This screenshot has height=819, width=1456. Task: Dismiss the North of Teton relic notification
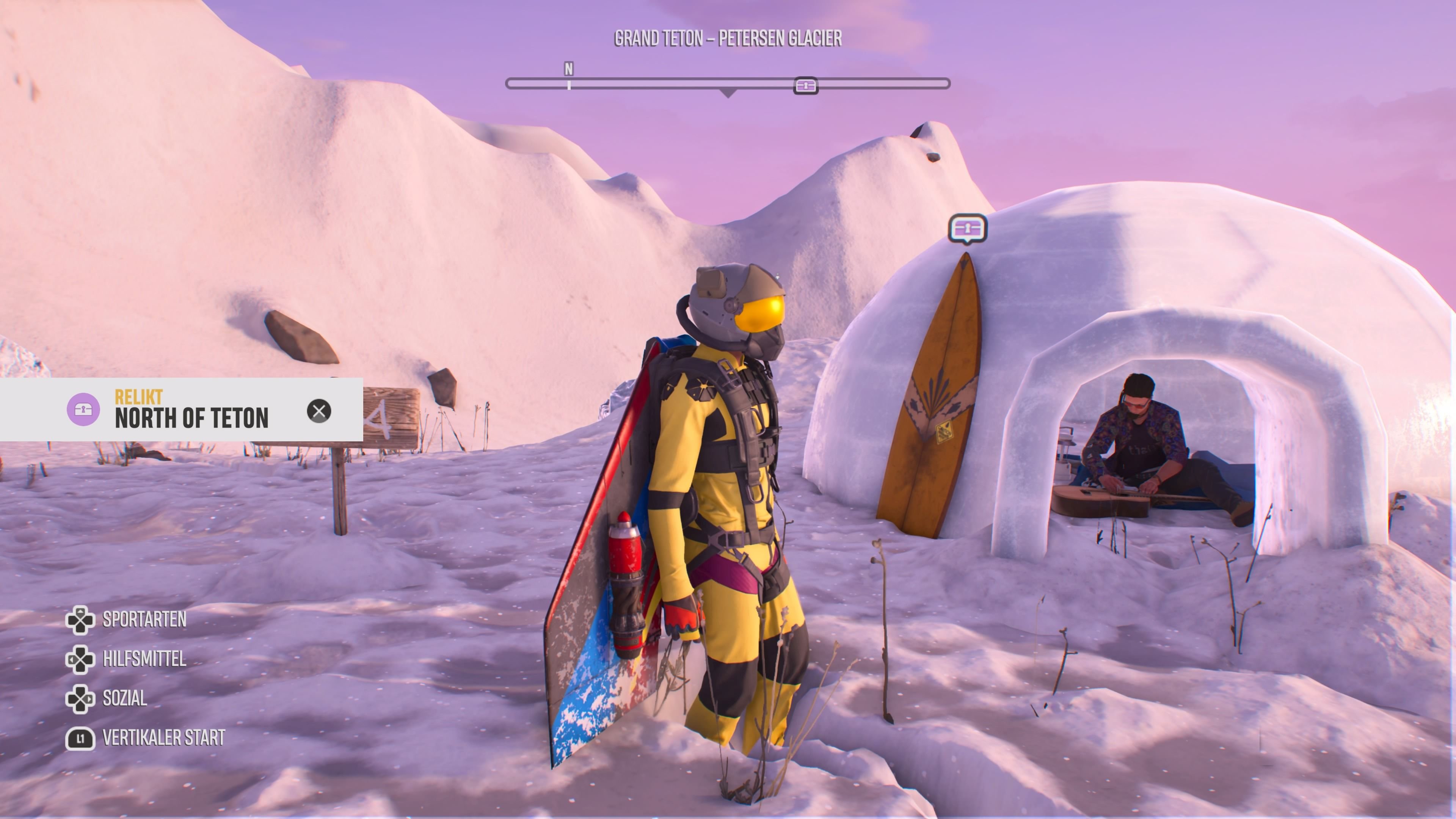(319, 411)
